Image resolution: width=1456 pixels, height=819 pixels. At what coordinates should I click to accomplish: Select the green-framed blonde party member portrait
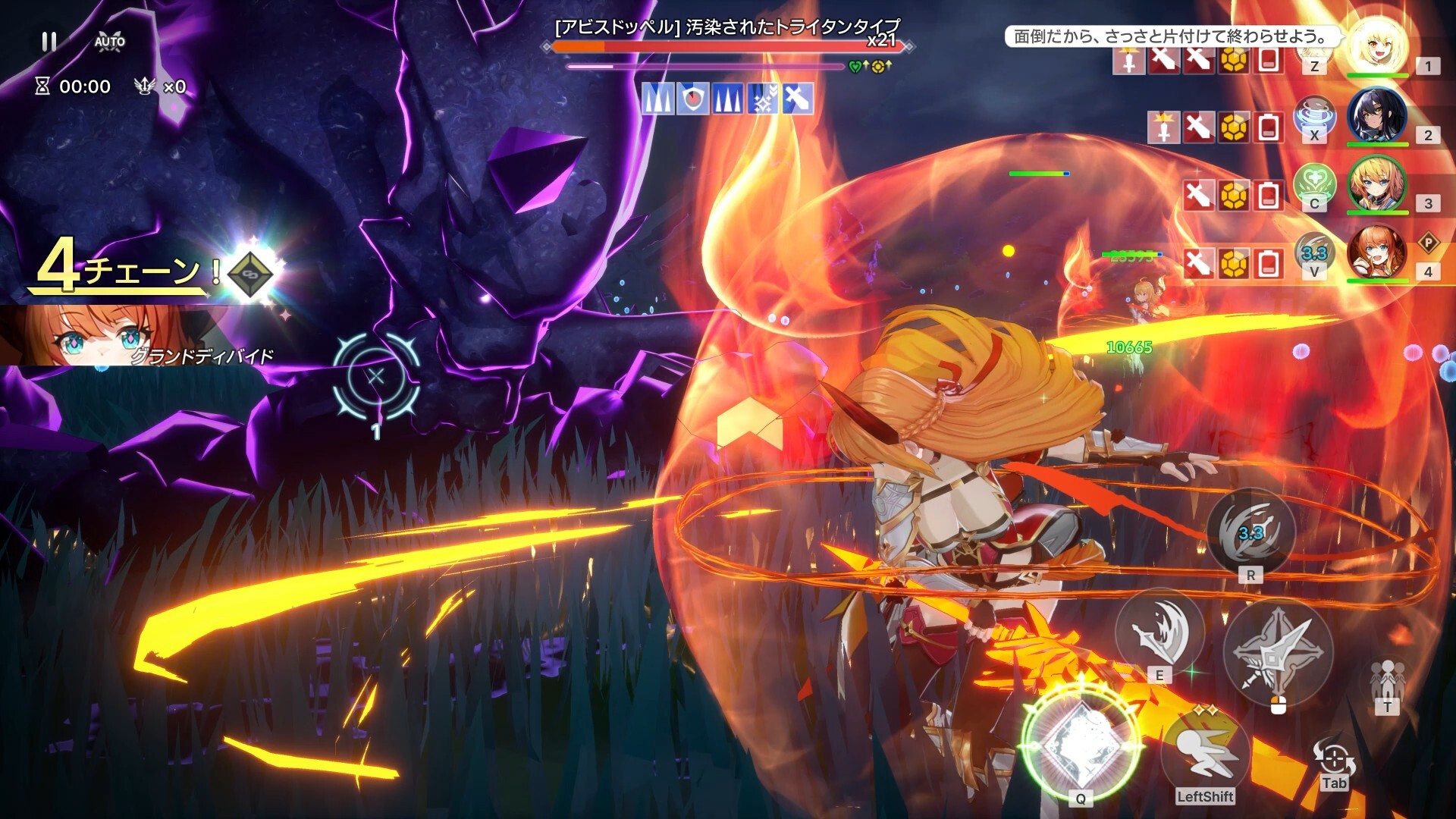click(1377, 184)
